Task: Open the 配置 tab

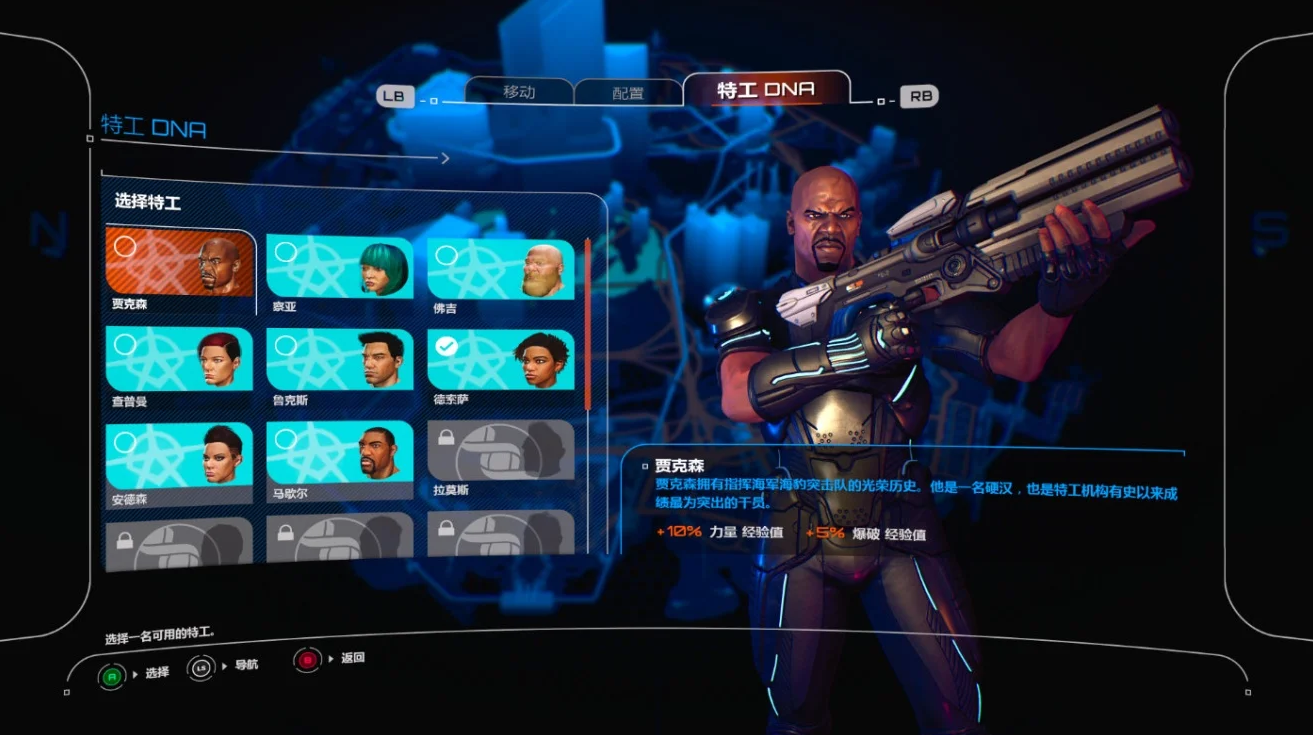Action: [628, 93]
